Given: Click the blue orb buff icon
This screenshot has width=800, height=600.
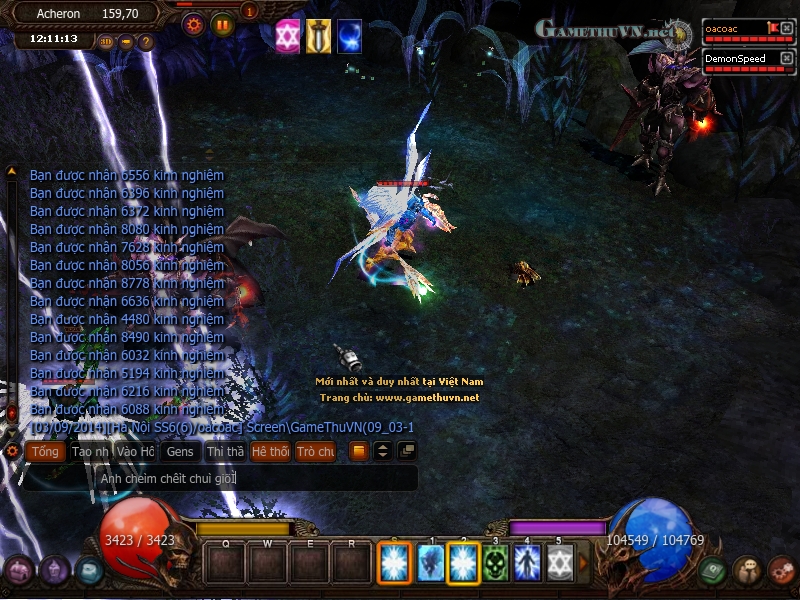Looking at the screenshot, I should pyautogui.click(x=349, y=35).
